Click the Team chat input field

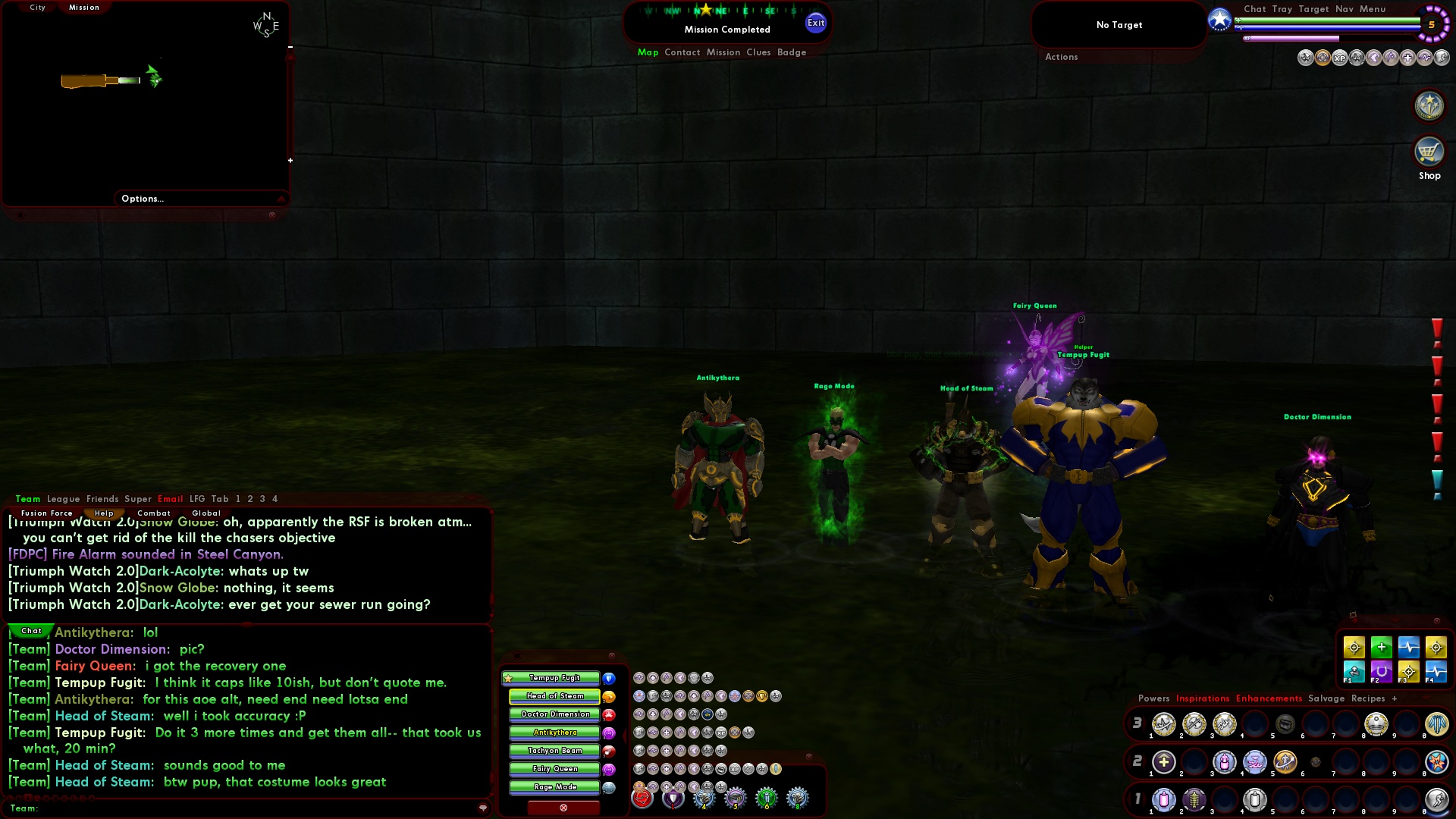pos(227,808)
